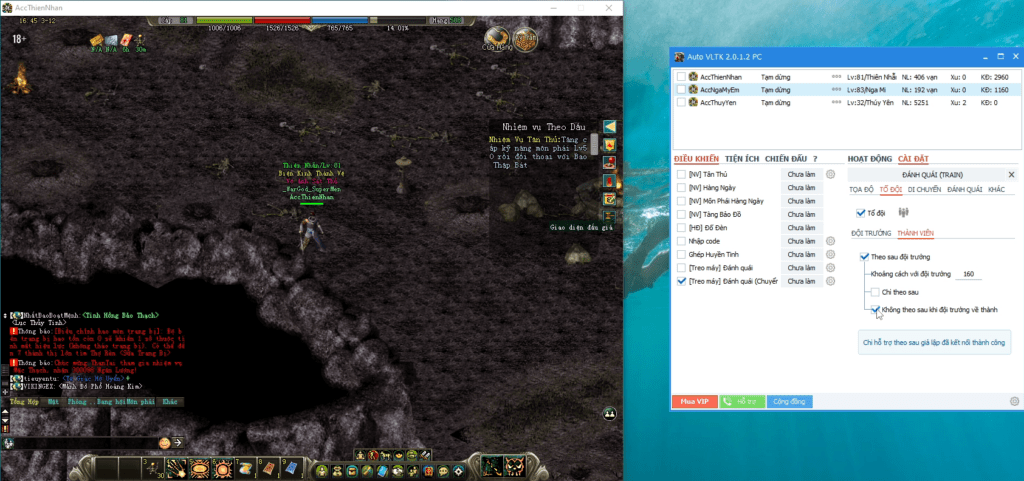Open the chat emoji picker
1024x481 pixels.
164,442
